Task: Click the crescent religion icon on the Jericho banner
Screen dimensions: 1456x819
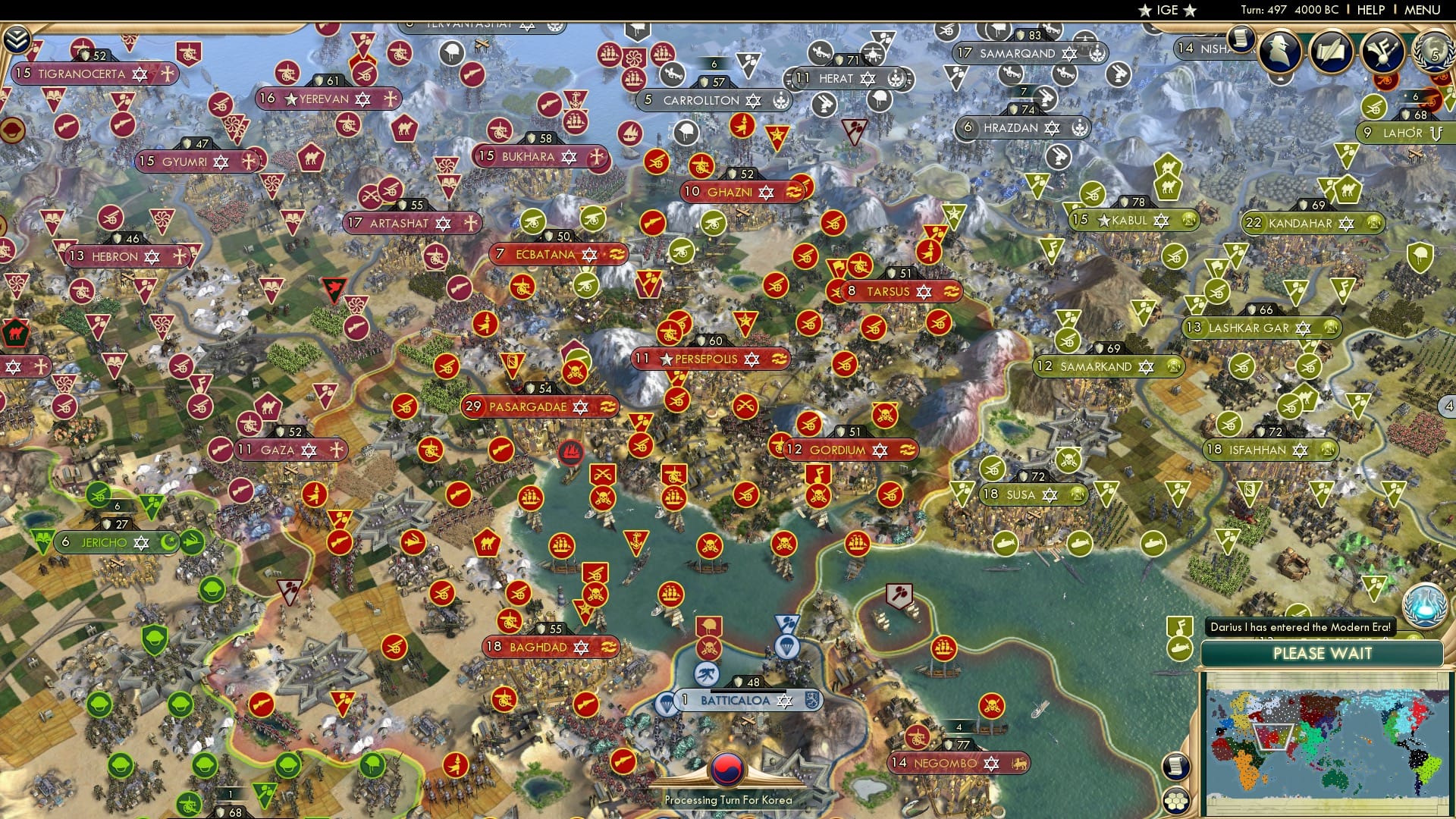Action: click(x=171, y=542)
